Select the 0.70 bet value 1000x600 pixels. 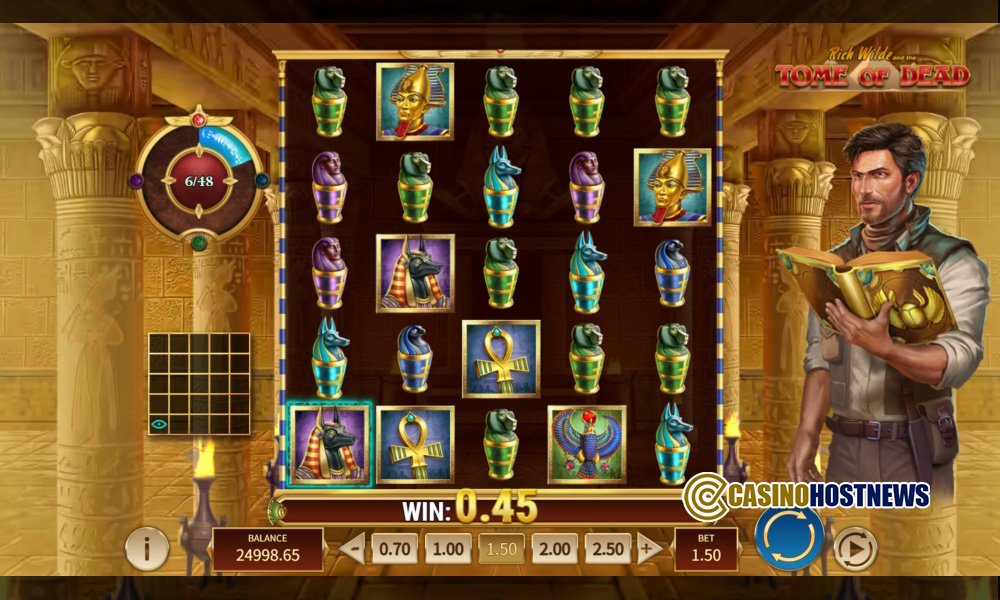coord(394,548)
